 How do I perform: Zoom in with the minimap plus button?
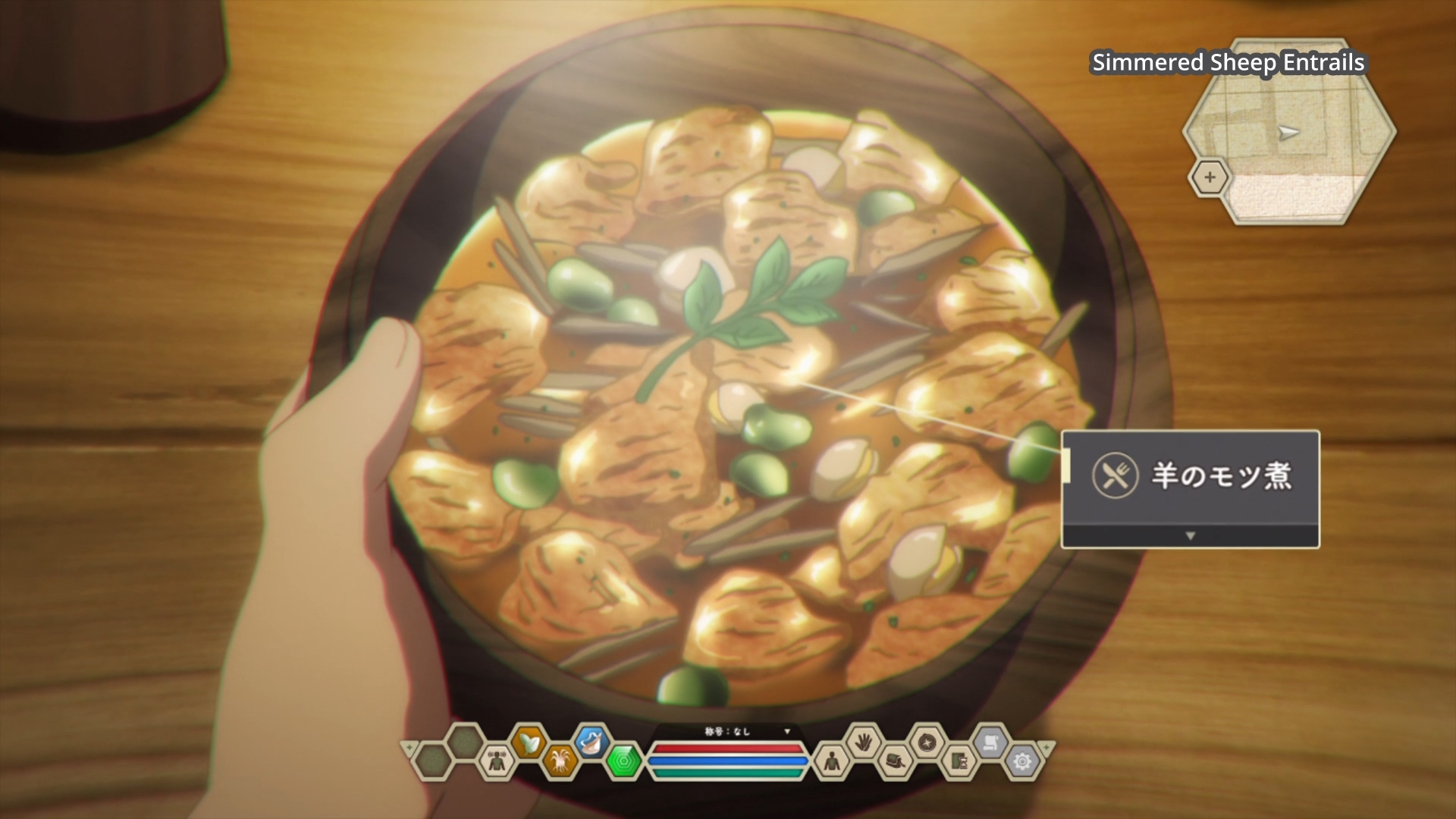click(x=1209, y=177)
